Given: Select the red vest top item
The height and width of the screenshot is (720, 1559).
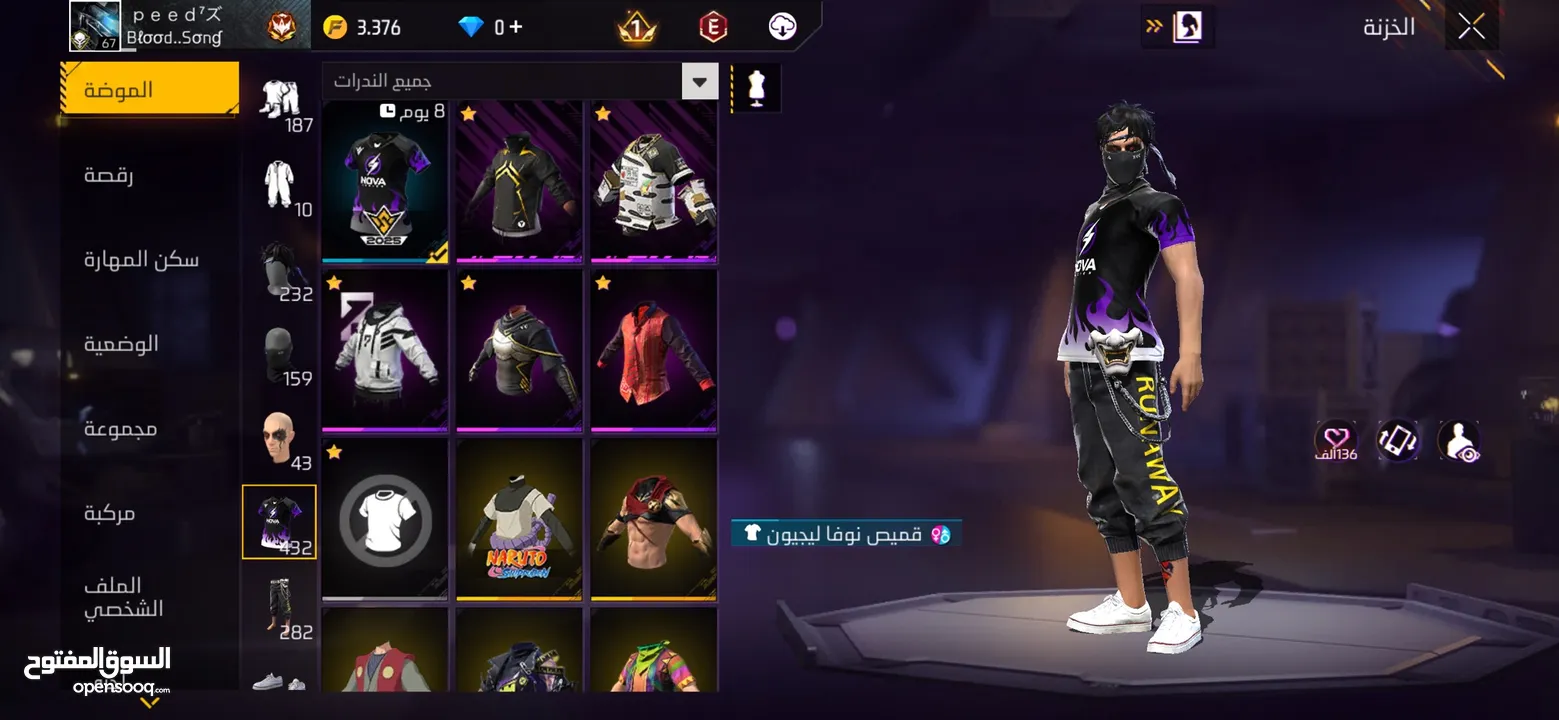Looking at the screenshot, I should tap(653, 350).
